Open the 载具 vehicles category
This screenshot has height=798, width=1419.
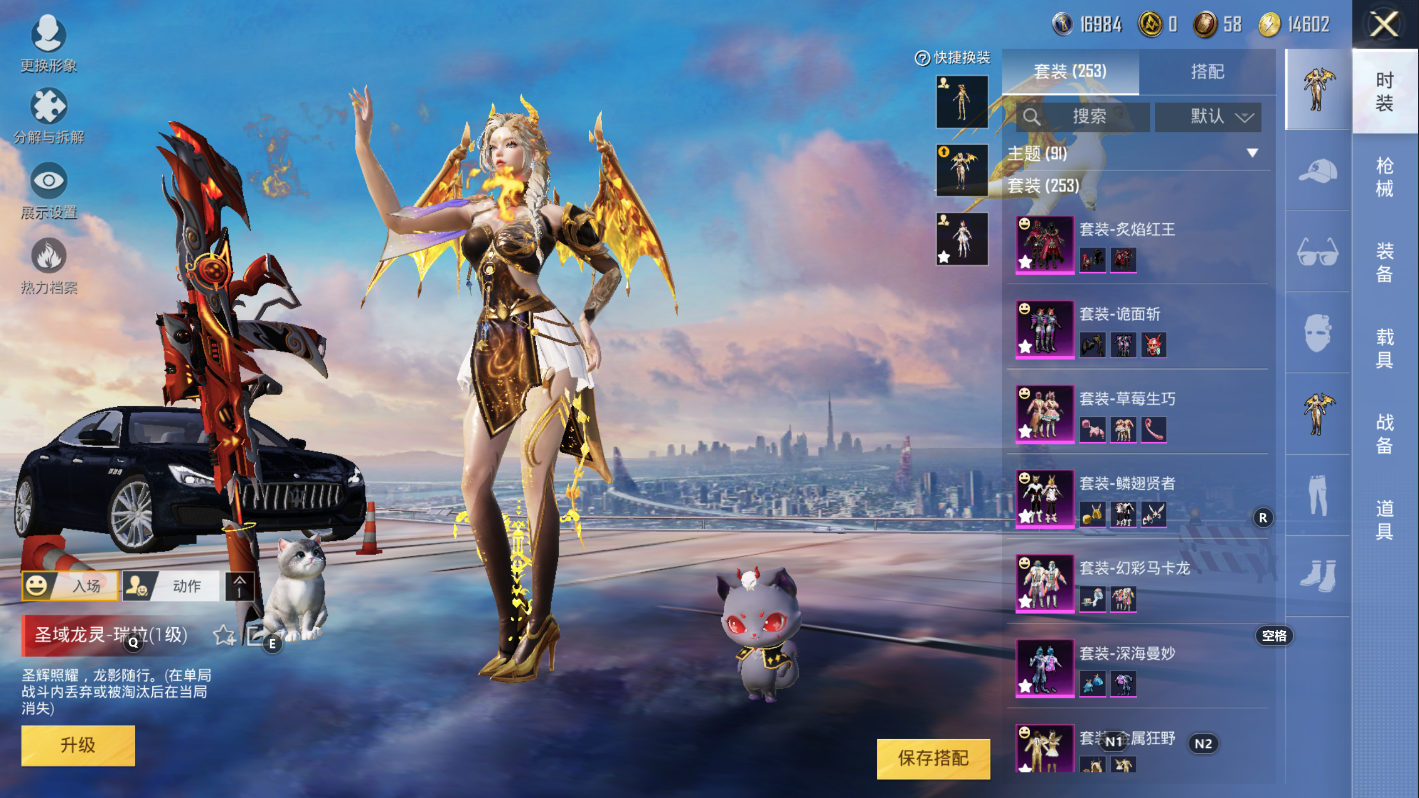(x=1385, y=348)
